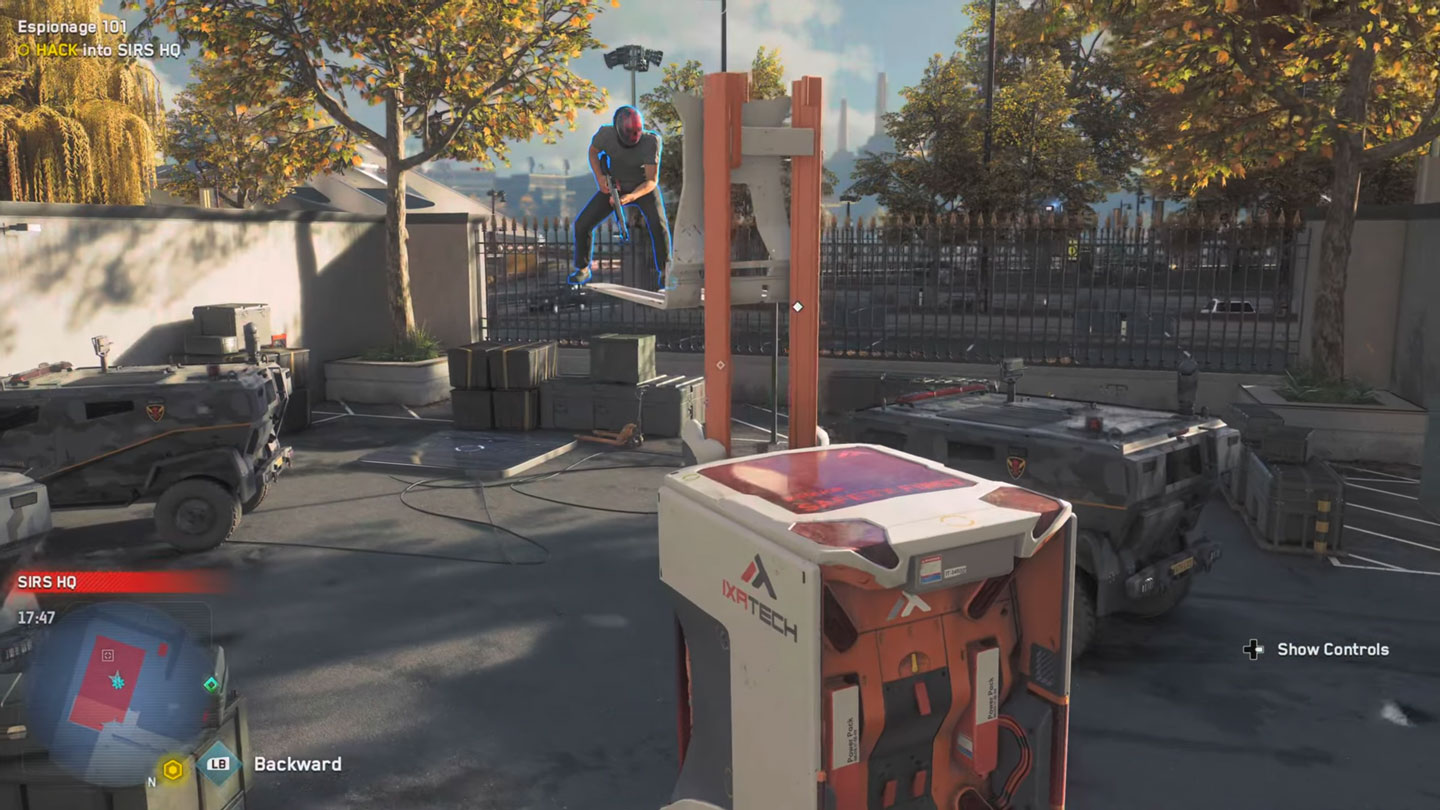Select the red SIRS HQ location banner
The image size is (1440, 810).
[115, 582]
